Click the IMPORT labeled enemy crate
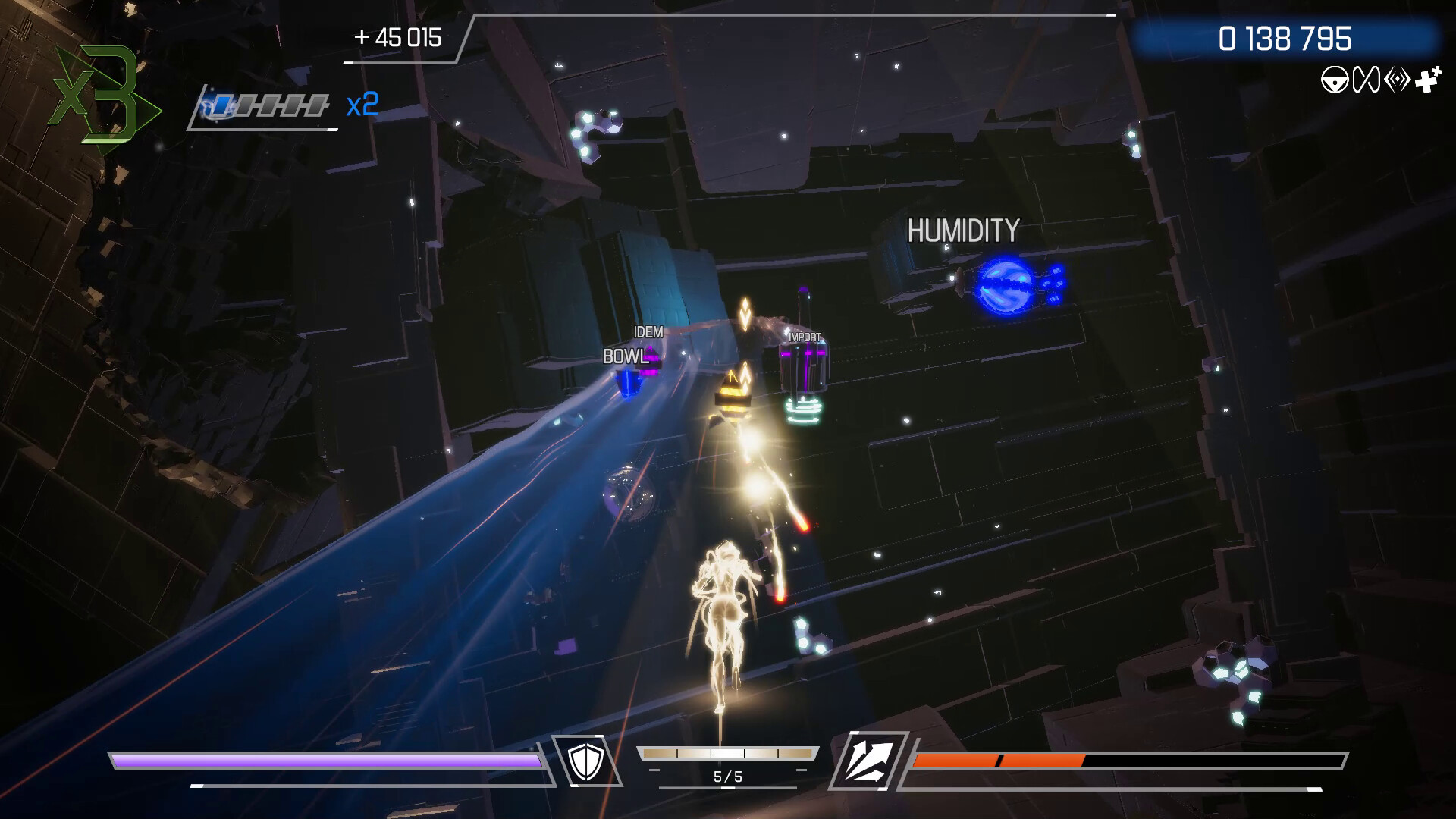The width and height of the screenshot is (1456, 819). click(807, 362)
